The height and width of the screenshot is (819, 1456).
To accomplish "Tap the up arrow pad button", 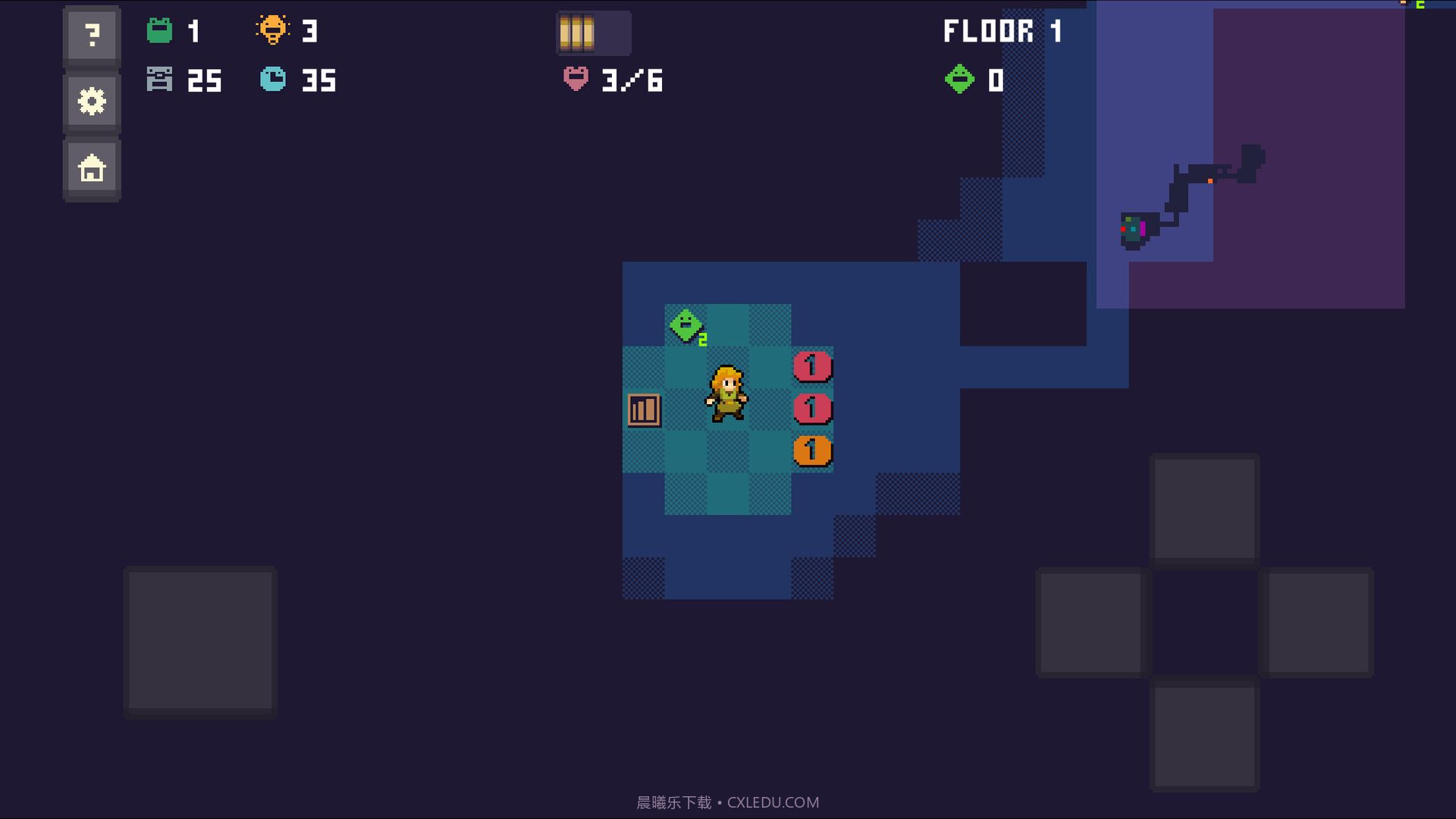I will click(x=1204, y=509).
